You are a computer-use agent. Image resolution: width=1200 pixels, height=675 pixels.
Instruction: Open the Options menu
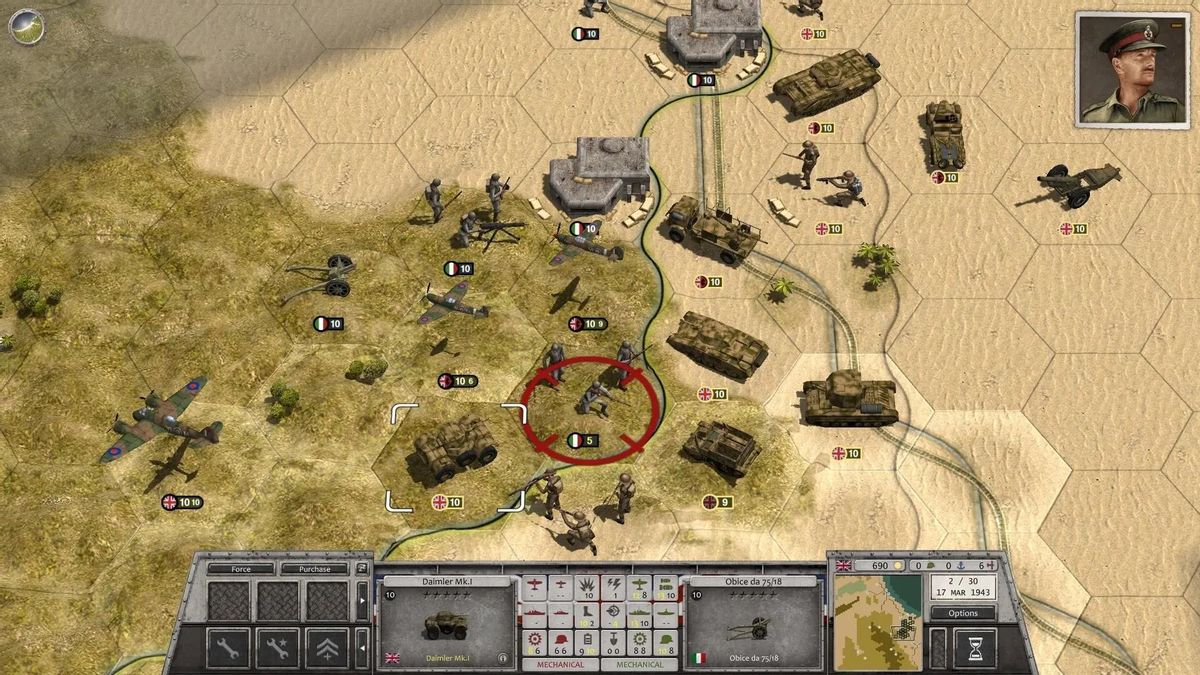[x=963, y=613]
